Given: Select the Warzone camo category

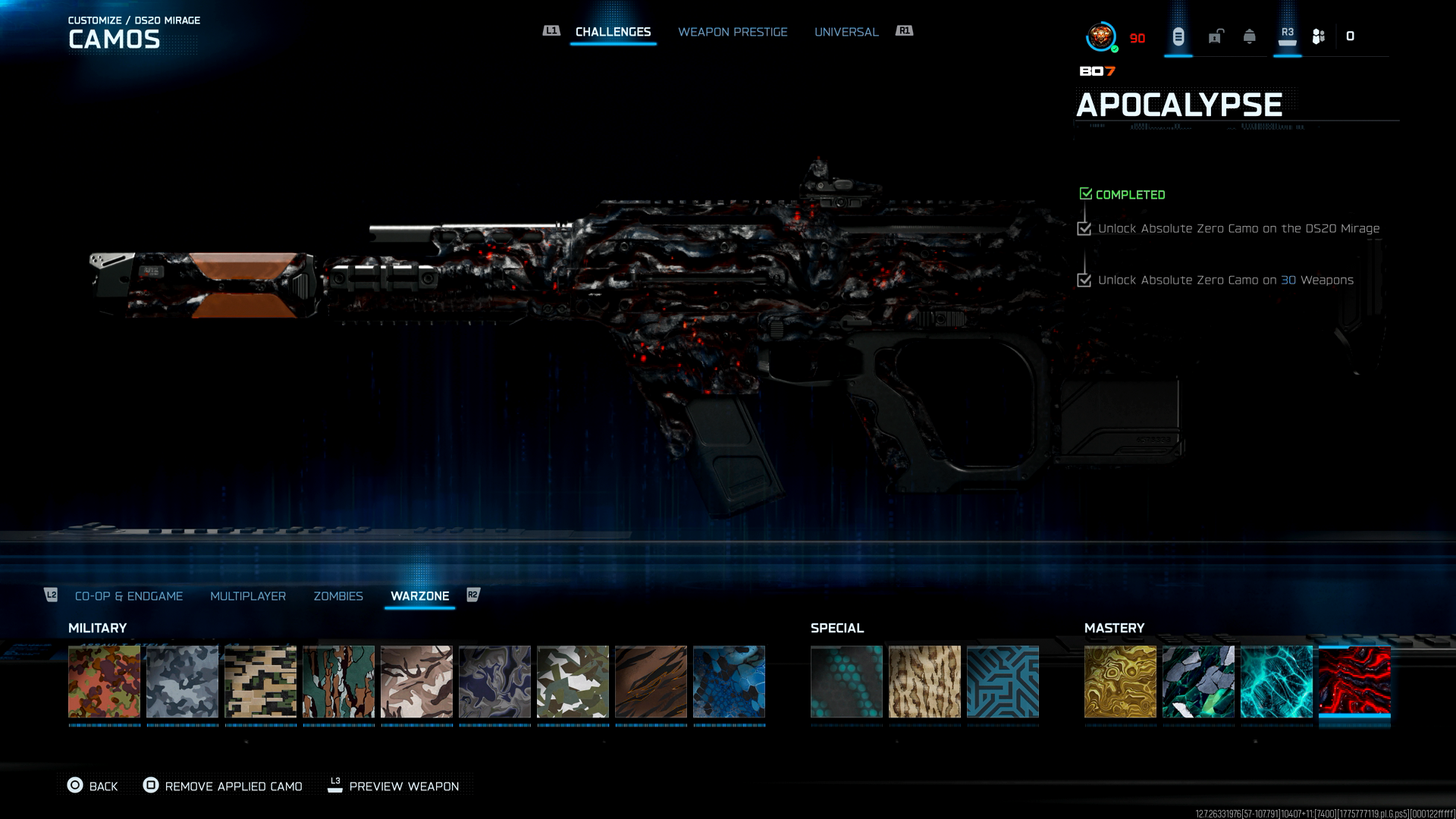Looking at the screenshot, I should click(419, 596).
